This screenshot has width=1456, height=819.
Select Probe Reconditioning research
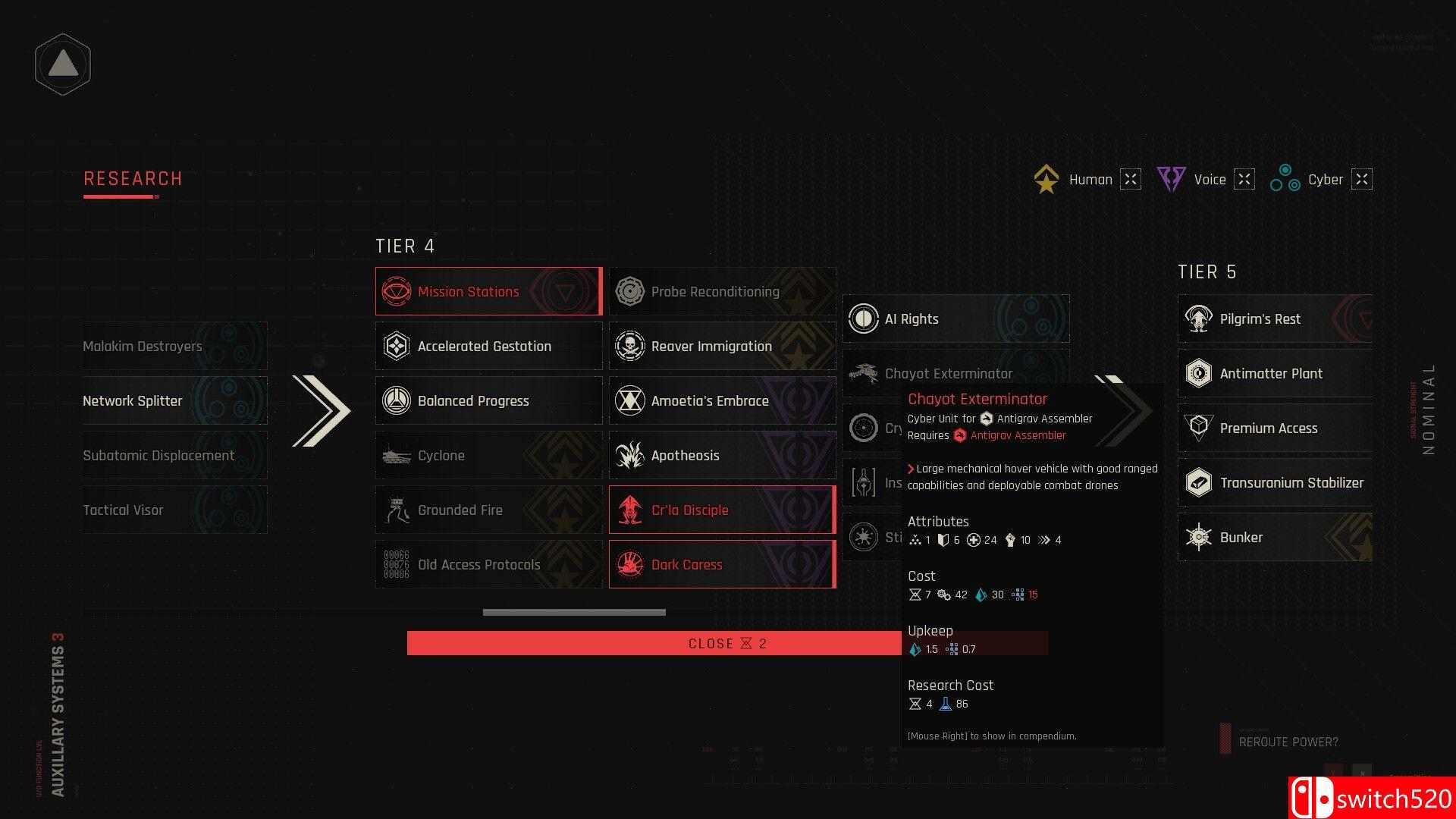click(x=721, y=292)
